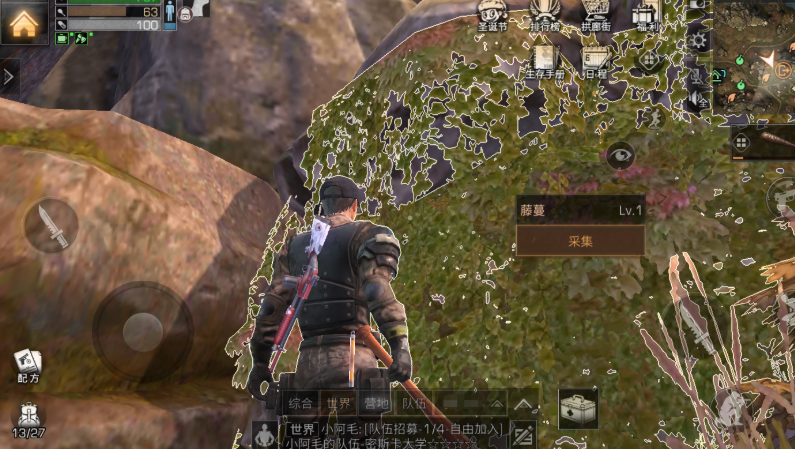Screen dimensions: 795x449
Task: Toggle the eye view button
Action: point(621,155)
